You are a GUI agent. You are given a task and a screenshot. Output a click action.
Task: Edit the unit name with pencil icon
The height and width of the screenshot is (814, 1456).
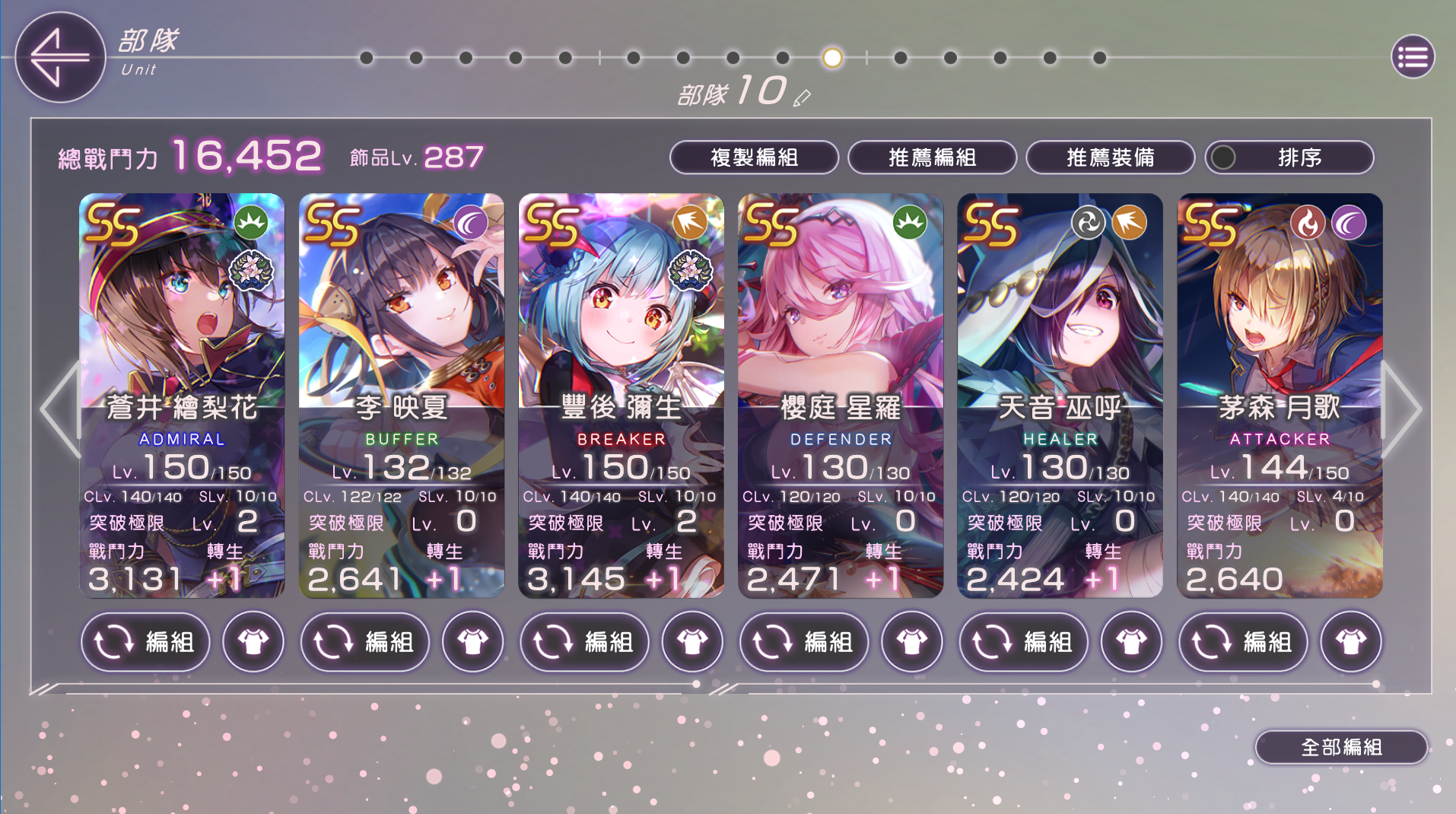pyautogui.click(x=802, y=98)
